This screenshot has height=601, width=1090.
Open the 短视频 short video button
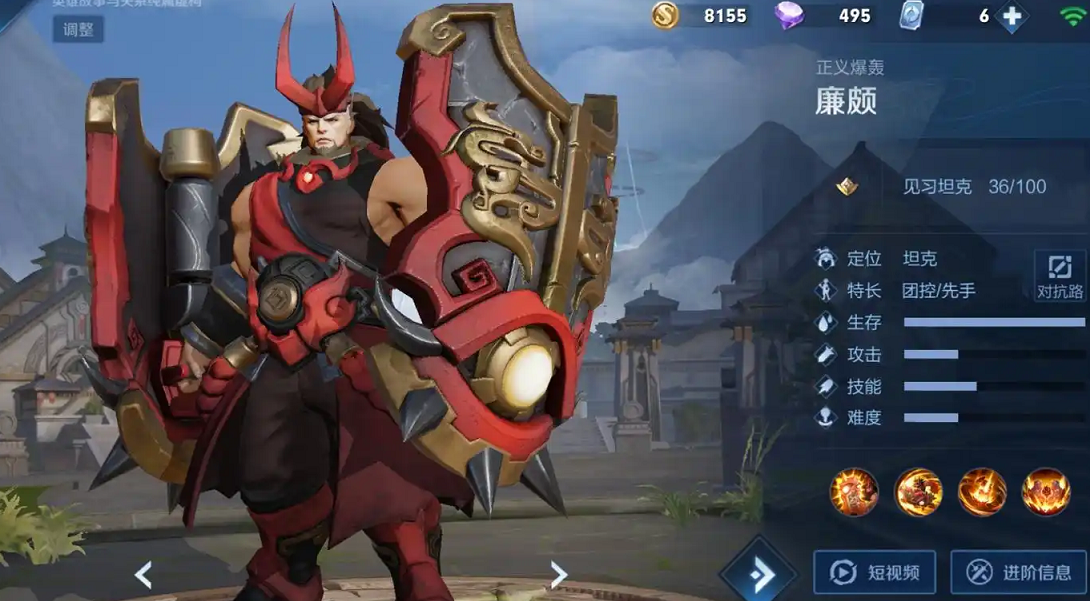point(875,572)
